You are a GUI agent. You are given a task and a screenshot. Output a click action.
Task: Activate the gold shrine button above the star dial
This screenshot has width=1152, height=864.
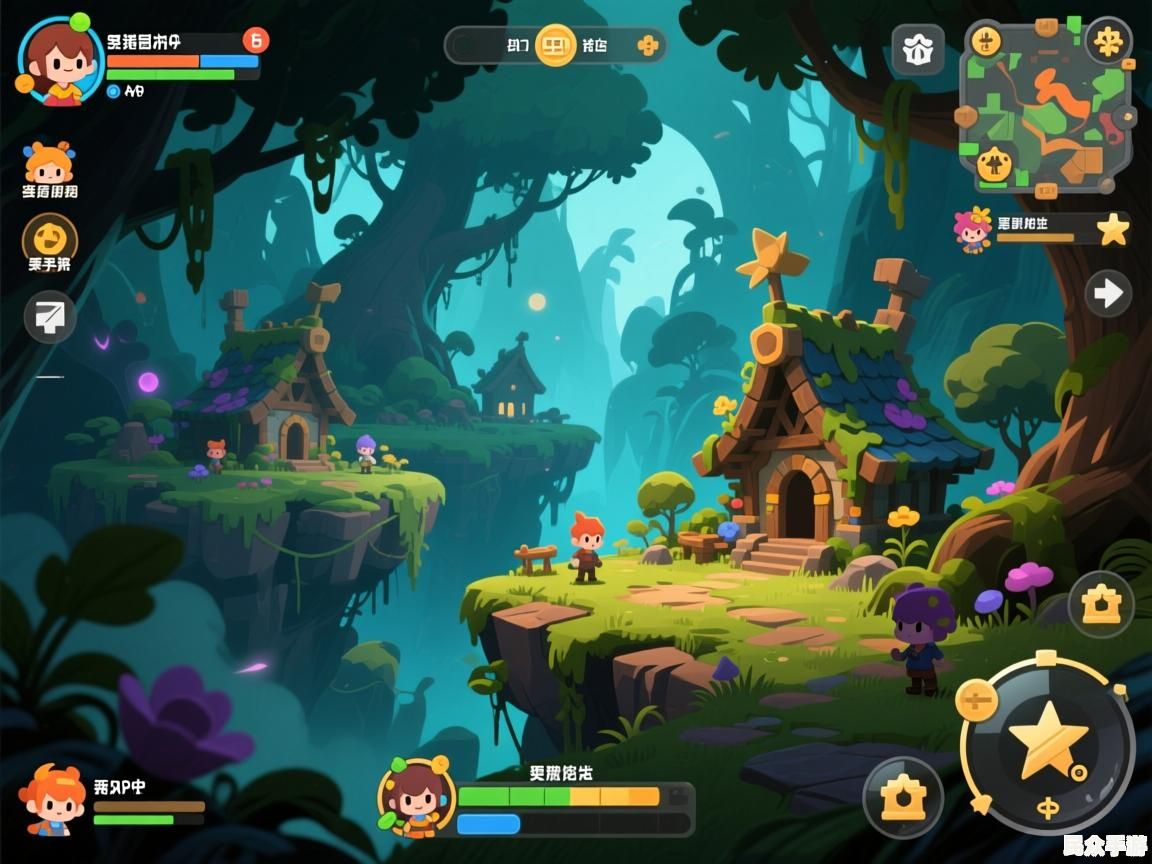pos(1101,605)
